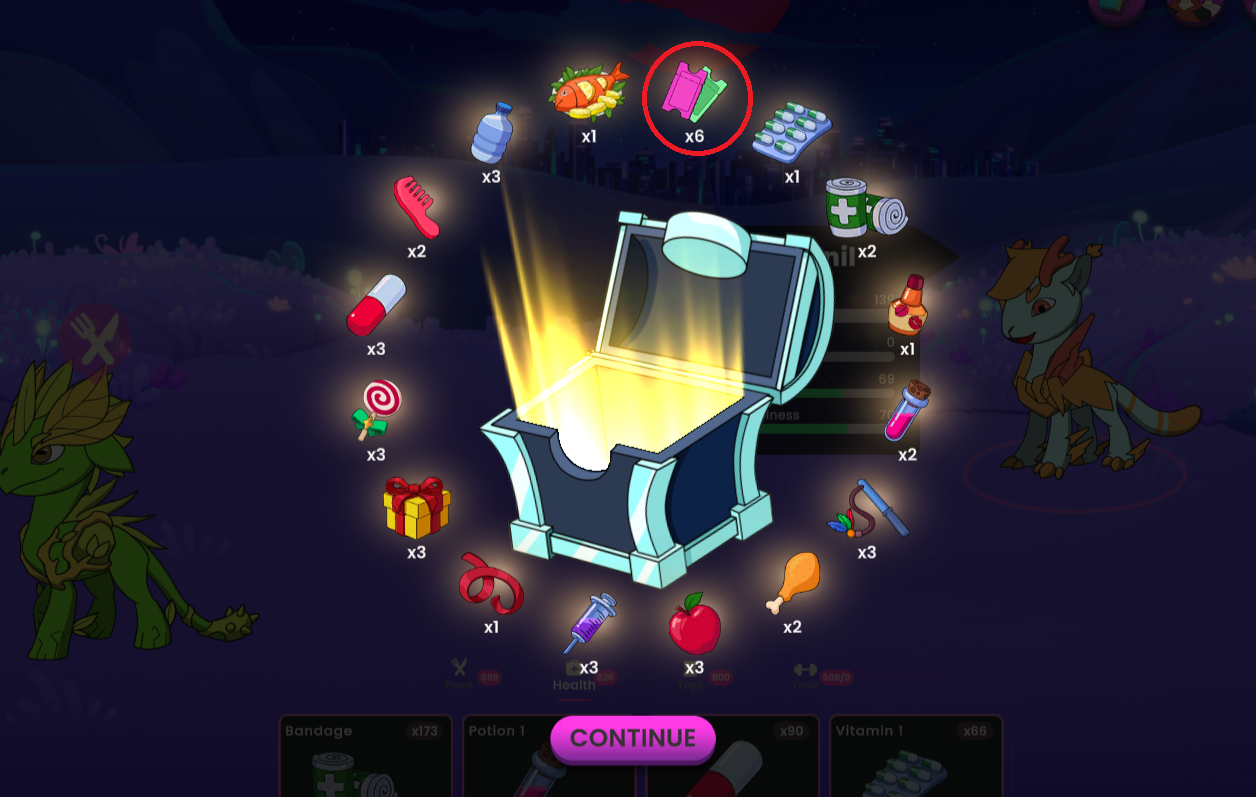The width and height of the screenshot is (1256, 797).
Task: Select the chicken drumstick reward
Action: [x=792, y=584]
